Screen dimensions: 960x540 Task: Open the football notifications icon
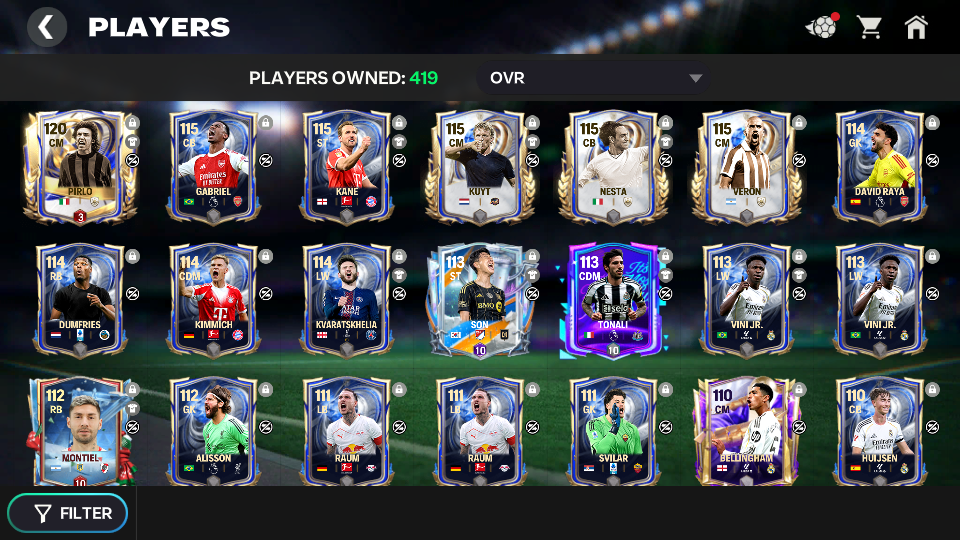821,27
